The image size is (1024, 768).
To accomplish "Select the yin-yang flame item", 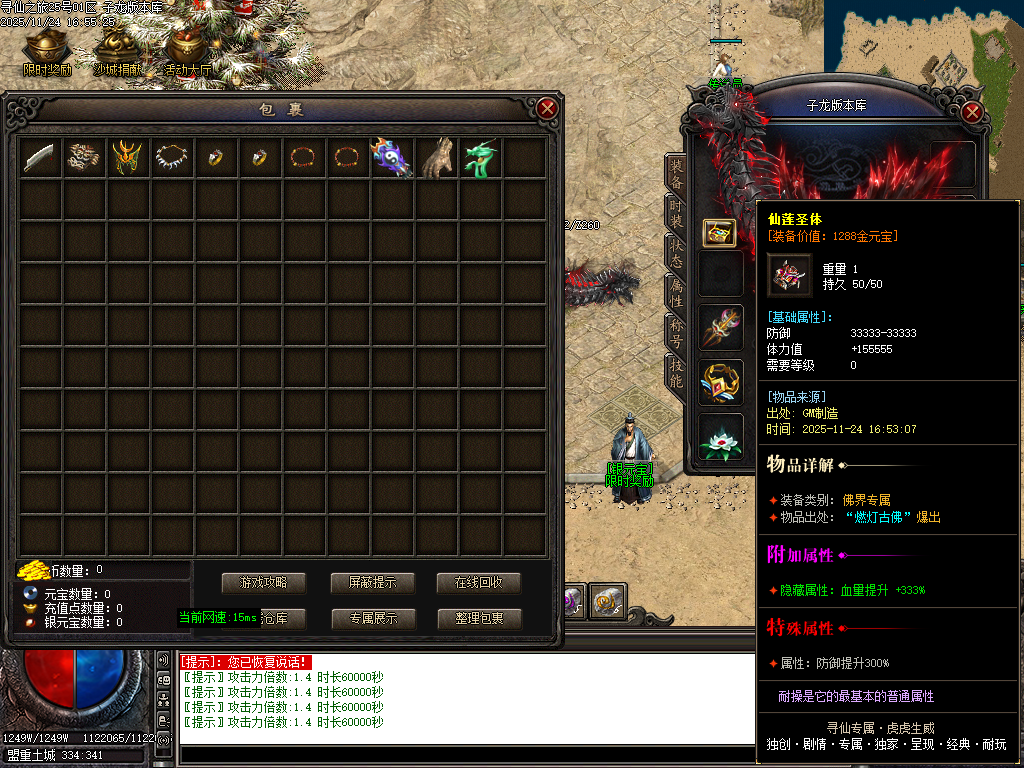I will click(x=393, y=157).
